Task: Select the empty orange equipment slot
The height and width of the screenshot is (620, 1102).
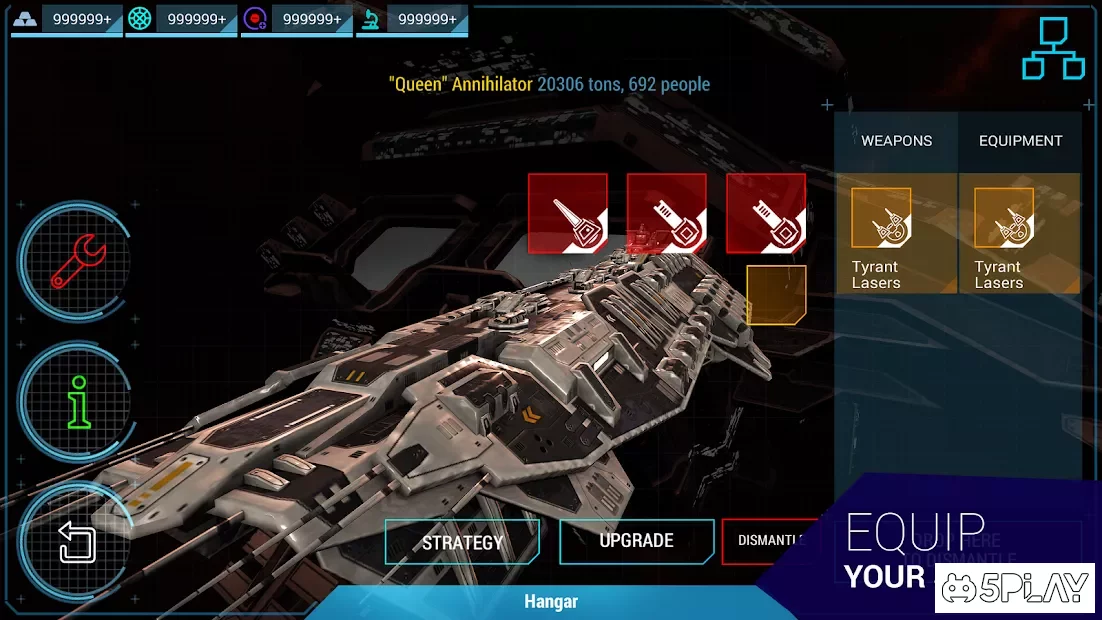Action: 776,295
